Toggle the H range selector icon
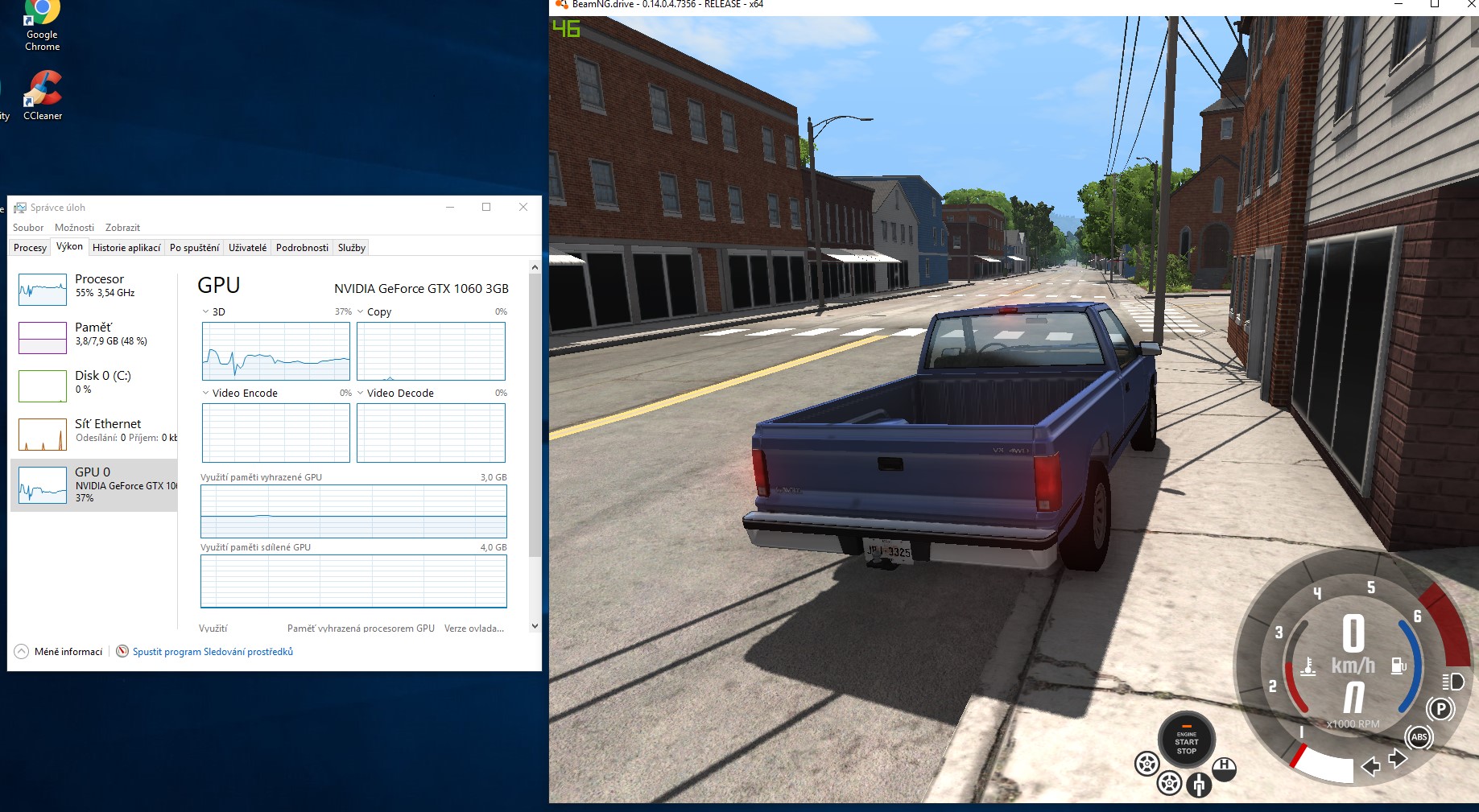1479x812 pixels. click(x=1224, y=768)
